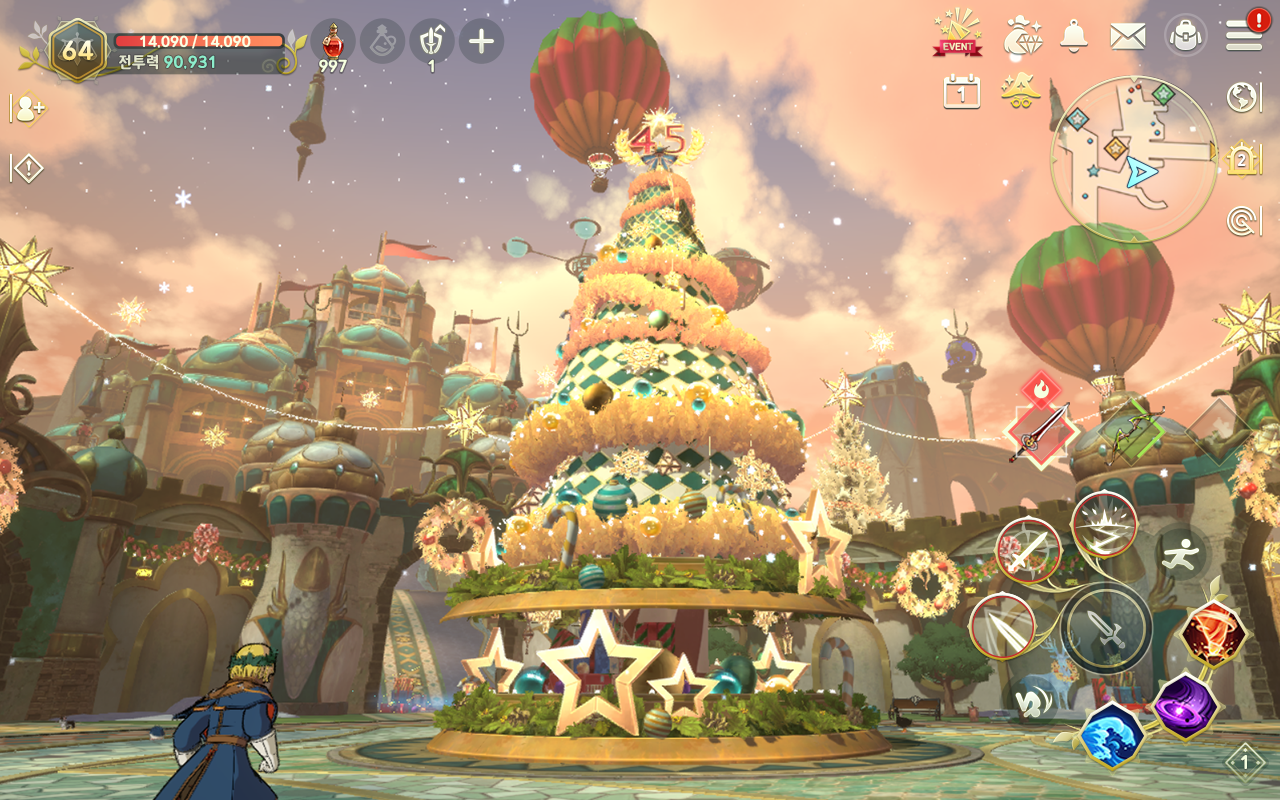Tap the plus button beside quick-slot items
The image size is (1280, 800).
pos(481,41)
